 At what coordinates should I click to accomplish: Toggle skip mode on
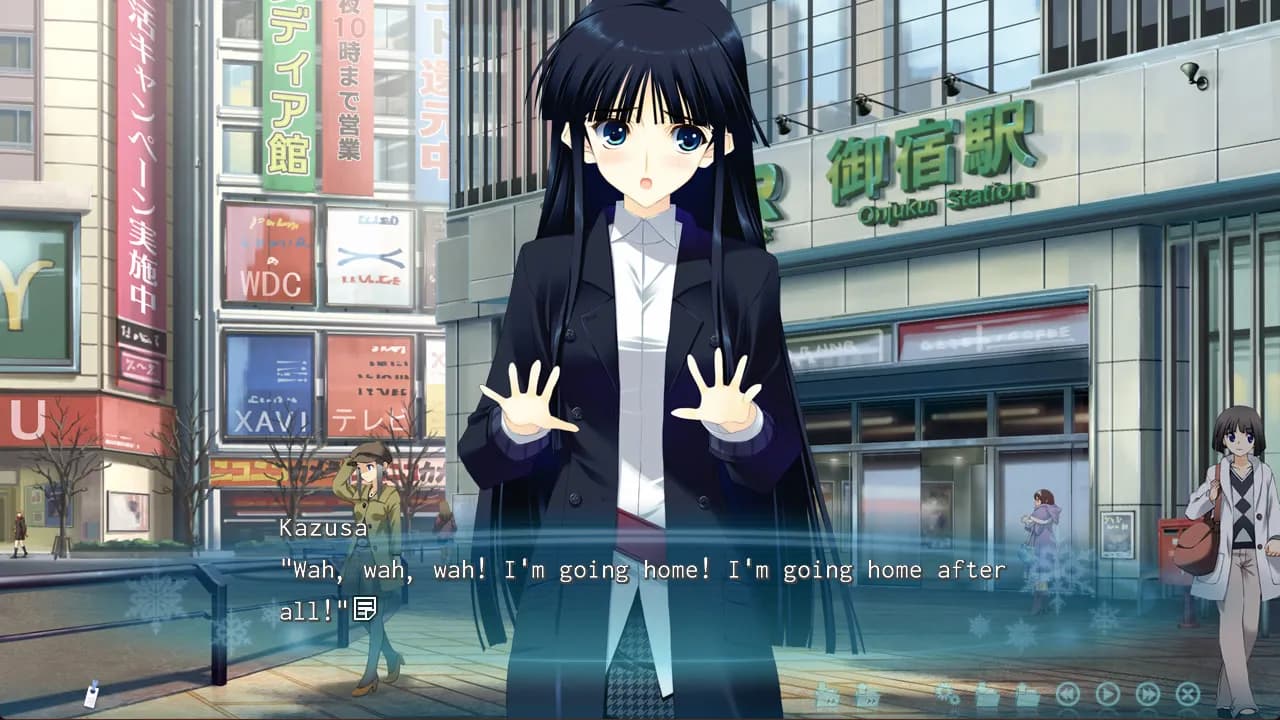(1149, 693)
